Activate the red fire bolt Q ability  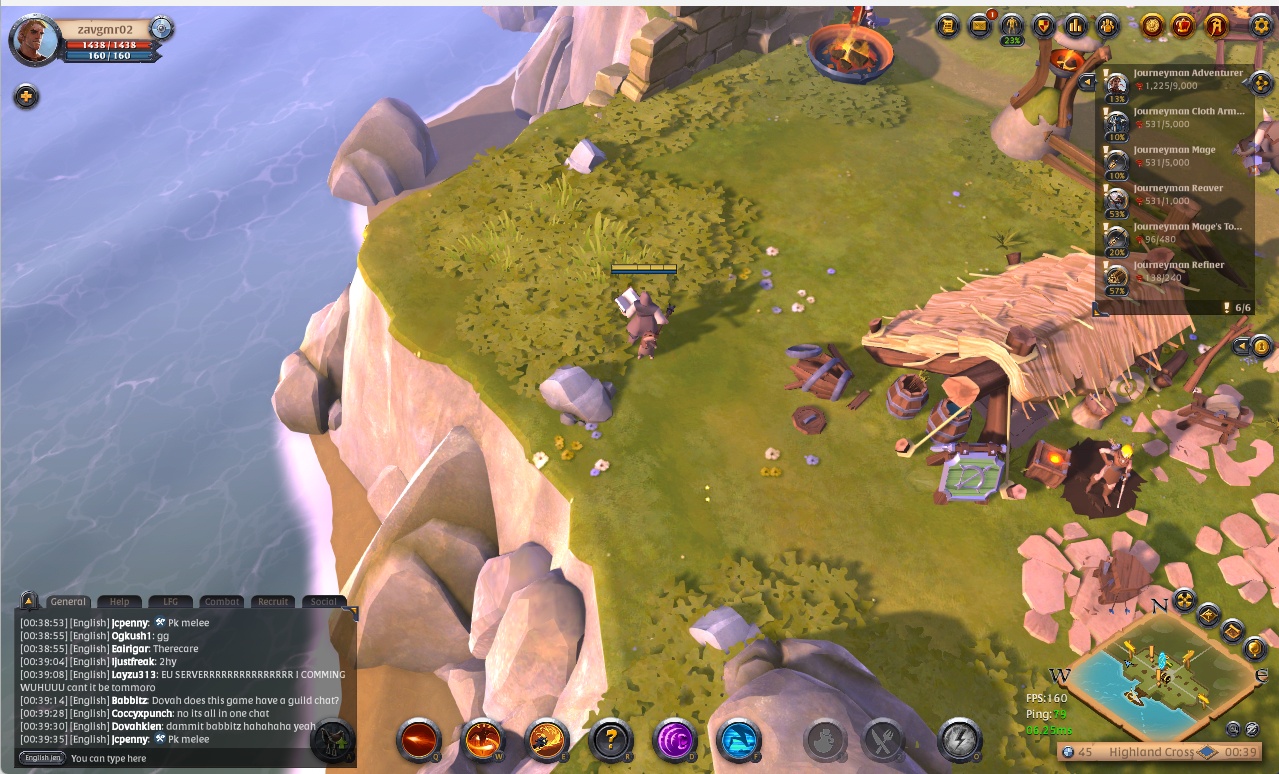click(418, 741)
